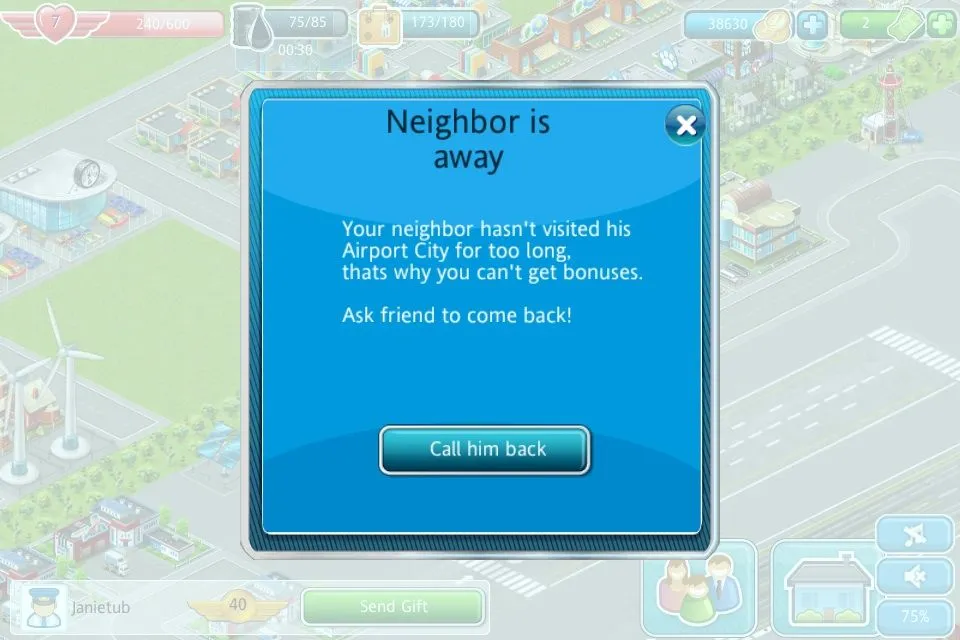The width and height of the screenshot is (960, 640).
Task: Close the Neighbor is away dialog
Action: tap(685, 125)
